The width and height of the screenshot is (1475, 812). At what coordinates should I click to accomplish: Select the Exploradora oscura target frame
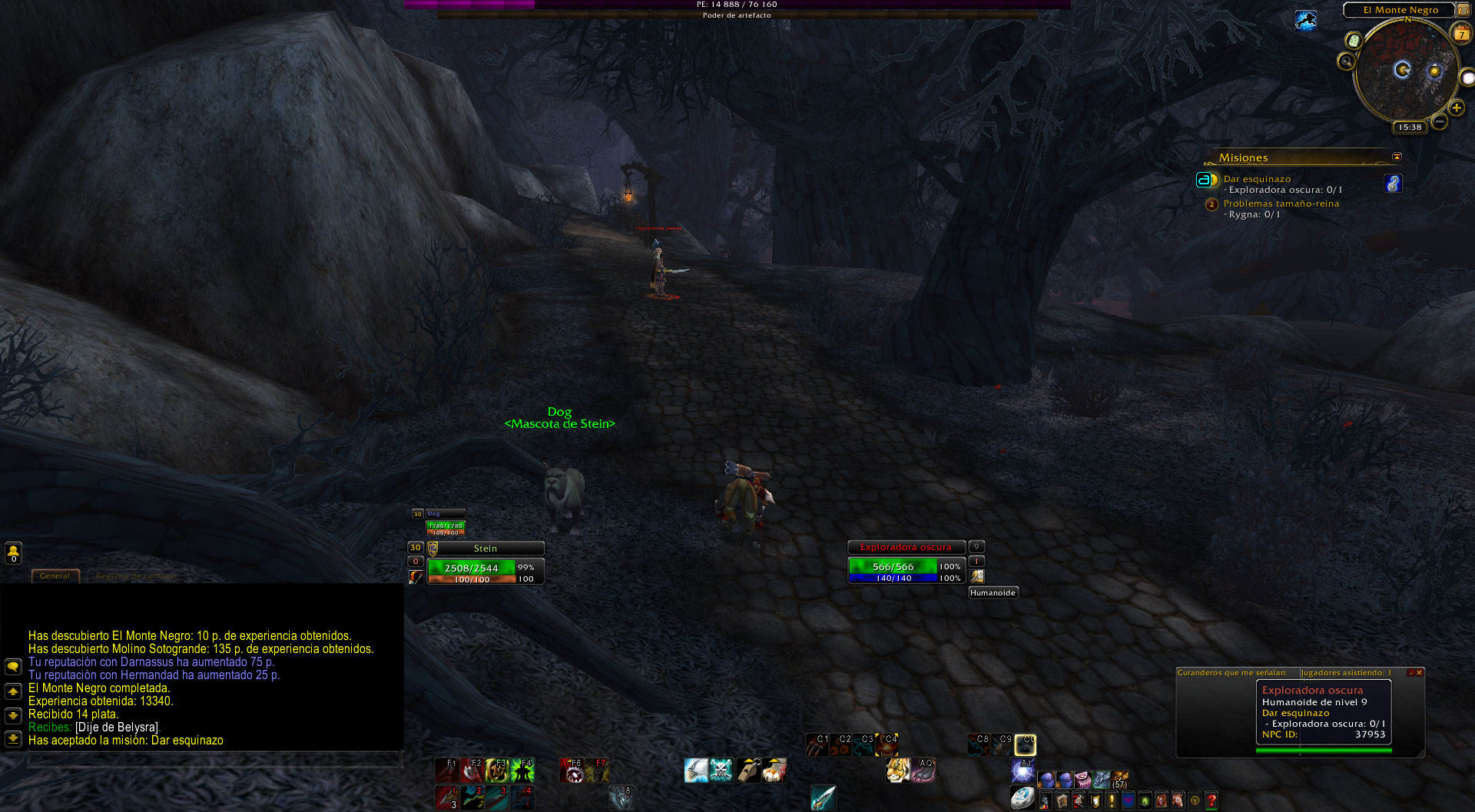pos(906,548)
